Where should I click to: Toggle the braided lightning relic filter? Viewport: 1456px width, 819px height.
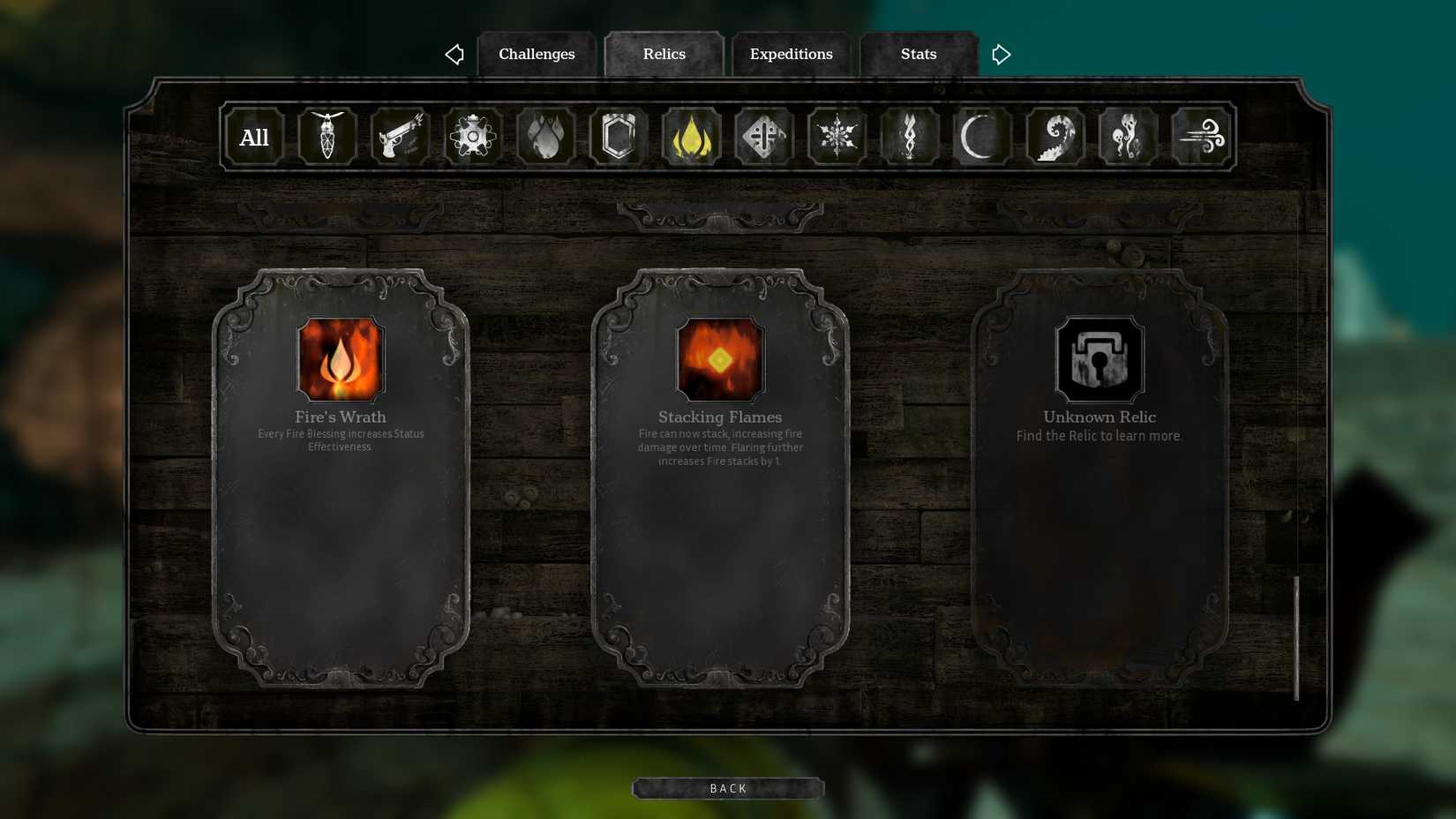pos(908,136)
